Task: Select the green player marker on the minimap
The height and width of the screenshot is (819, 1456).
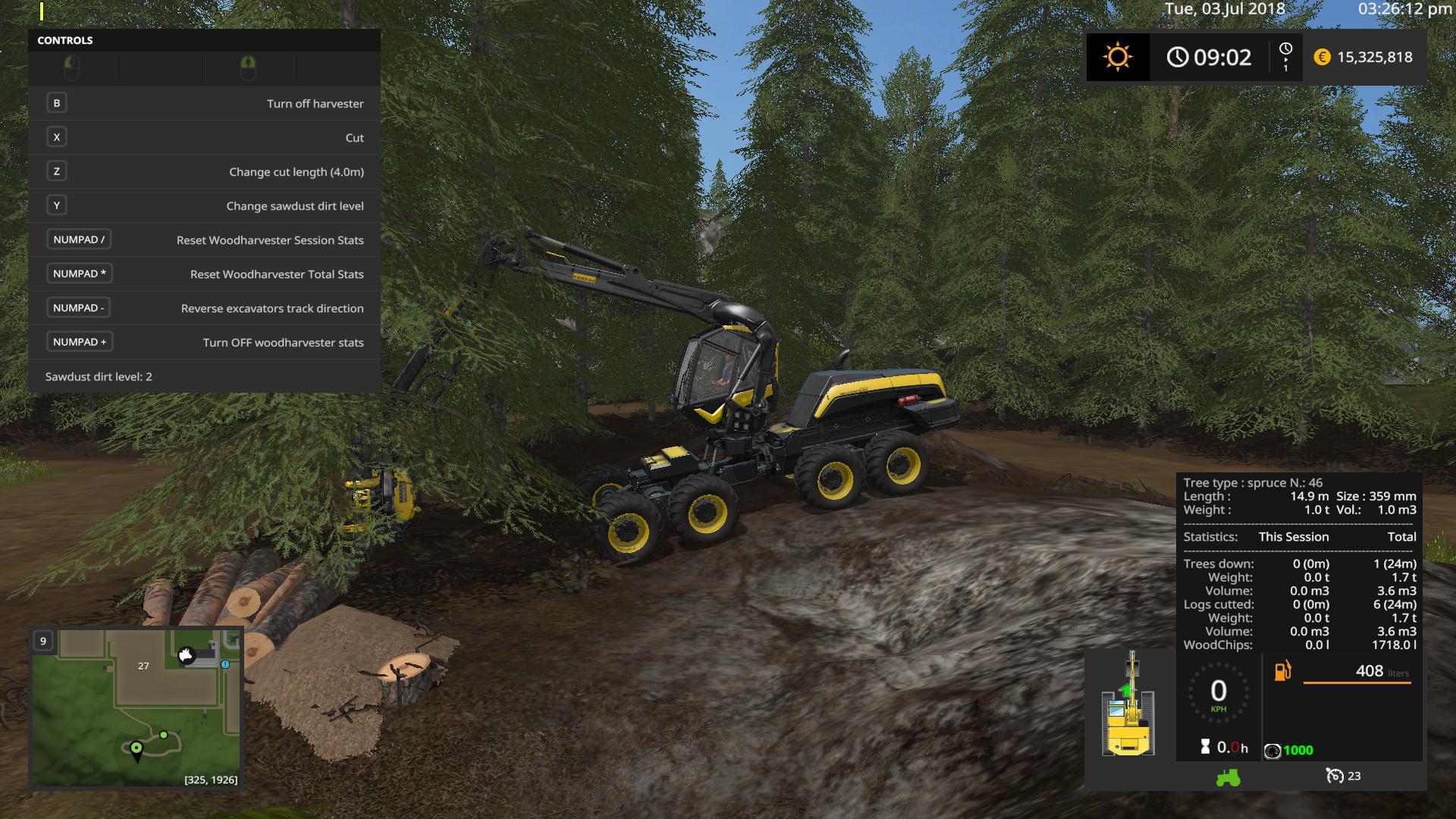Action: point(136,749)
